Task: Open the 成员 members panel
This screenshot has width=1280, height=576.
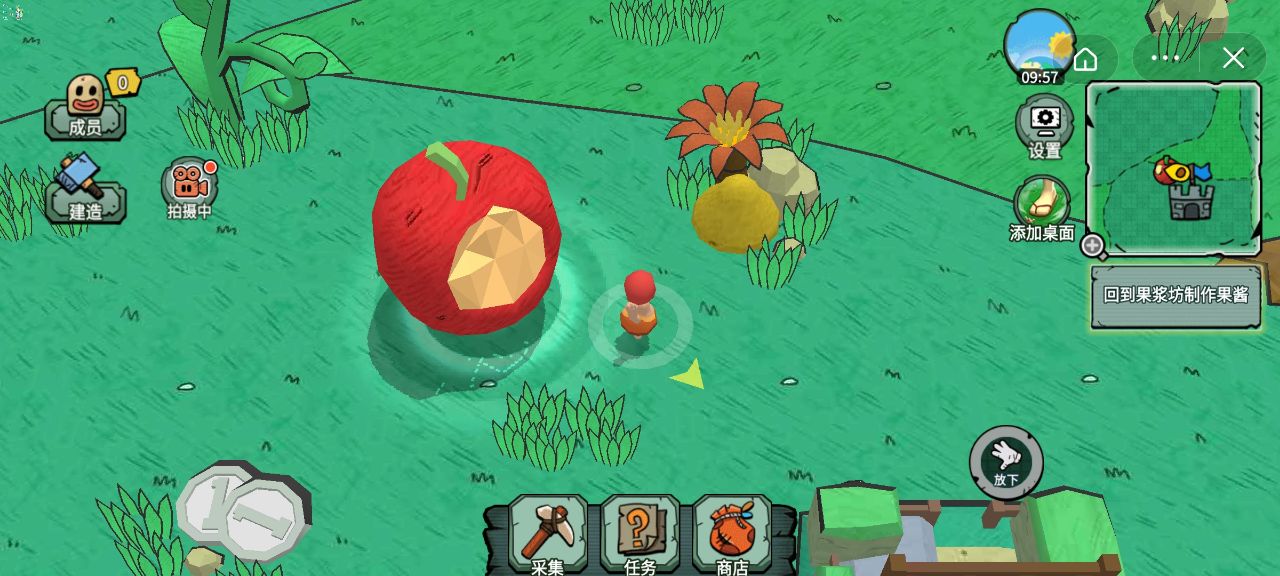Action: click(85, 107)
